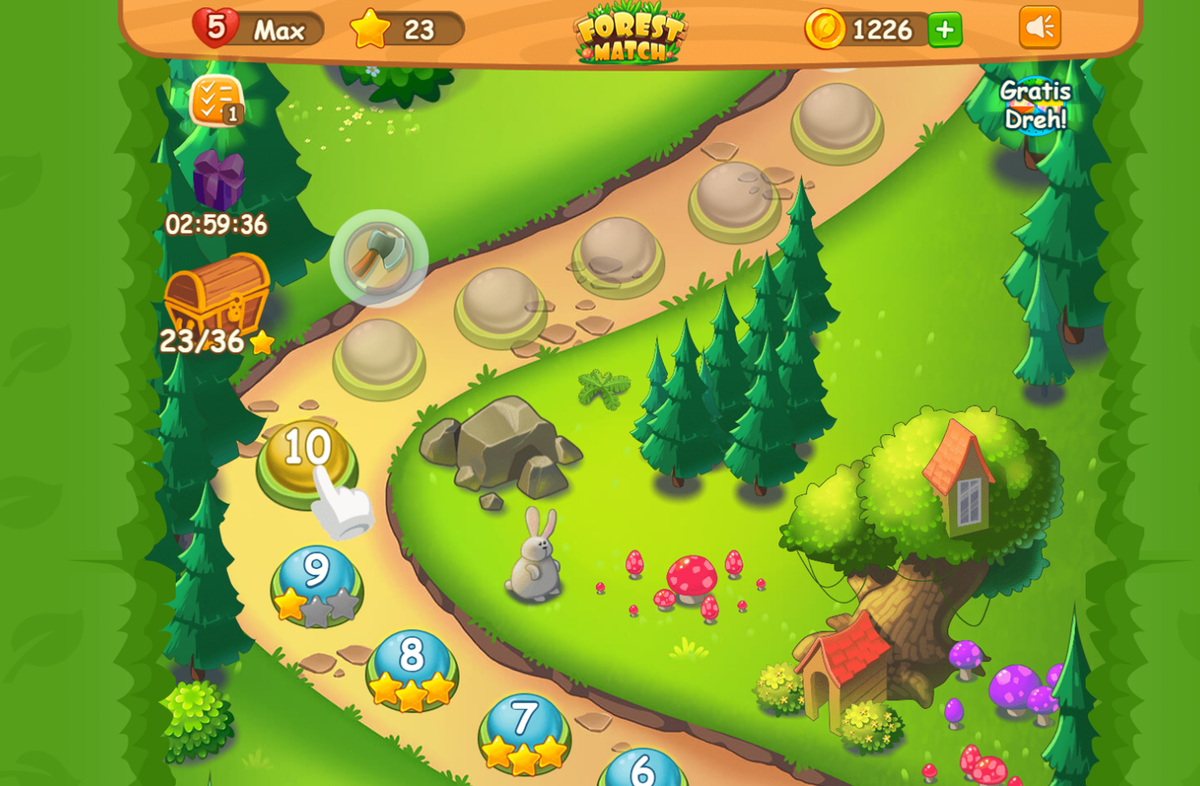Viewport: 1200px width, 786px height.
Task: Choose the level 6 node
Action: click(x=642, y=768)
